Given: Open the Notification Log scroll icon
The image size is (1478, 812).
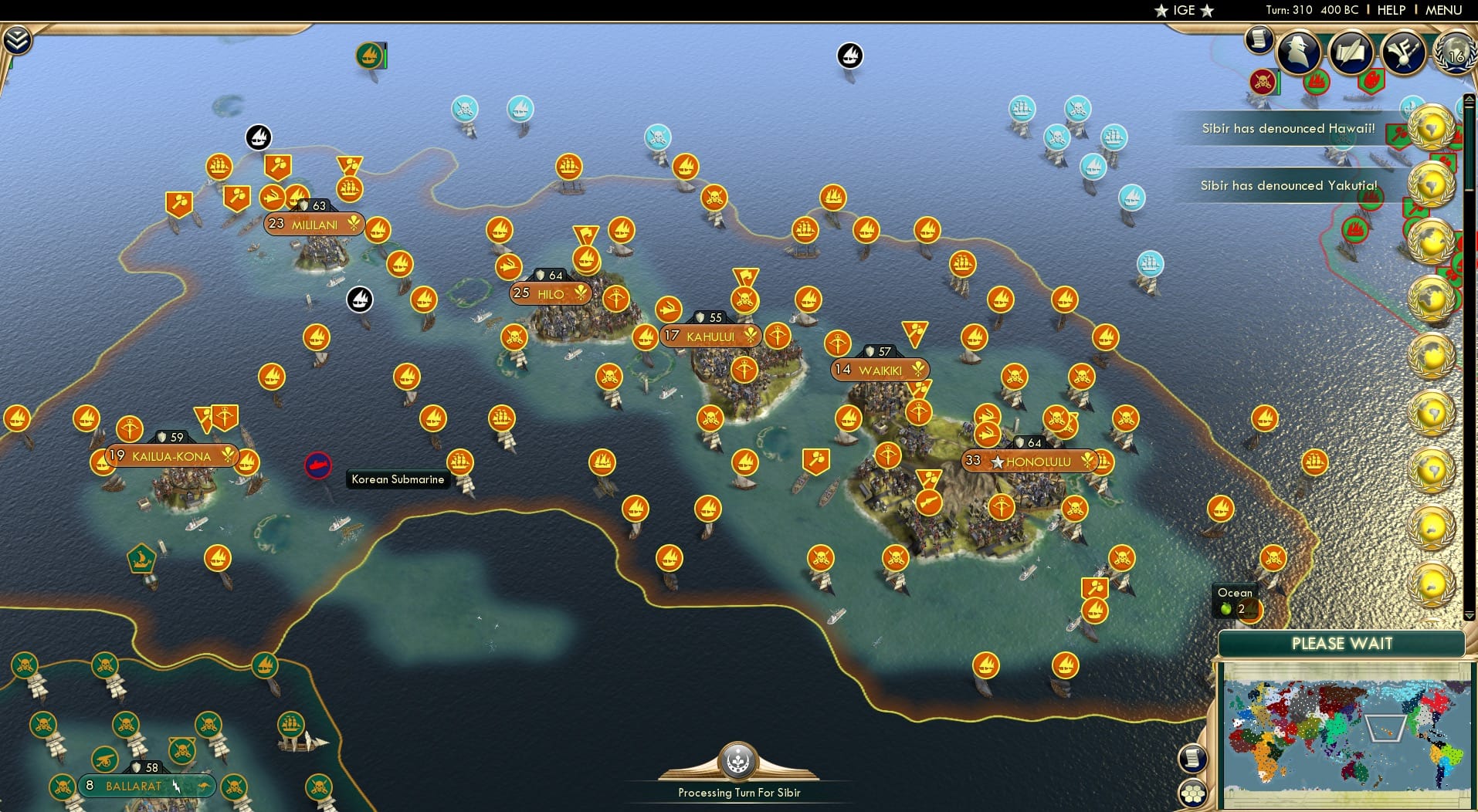Looking at the screenshot, I should [1258, 39].
